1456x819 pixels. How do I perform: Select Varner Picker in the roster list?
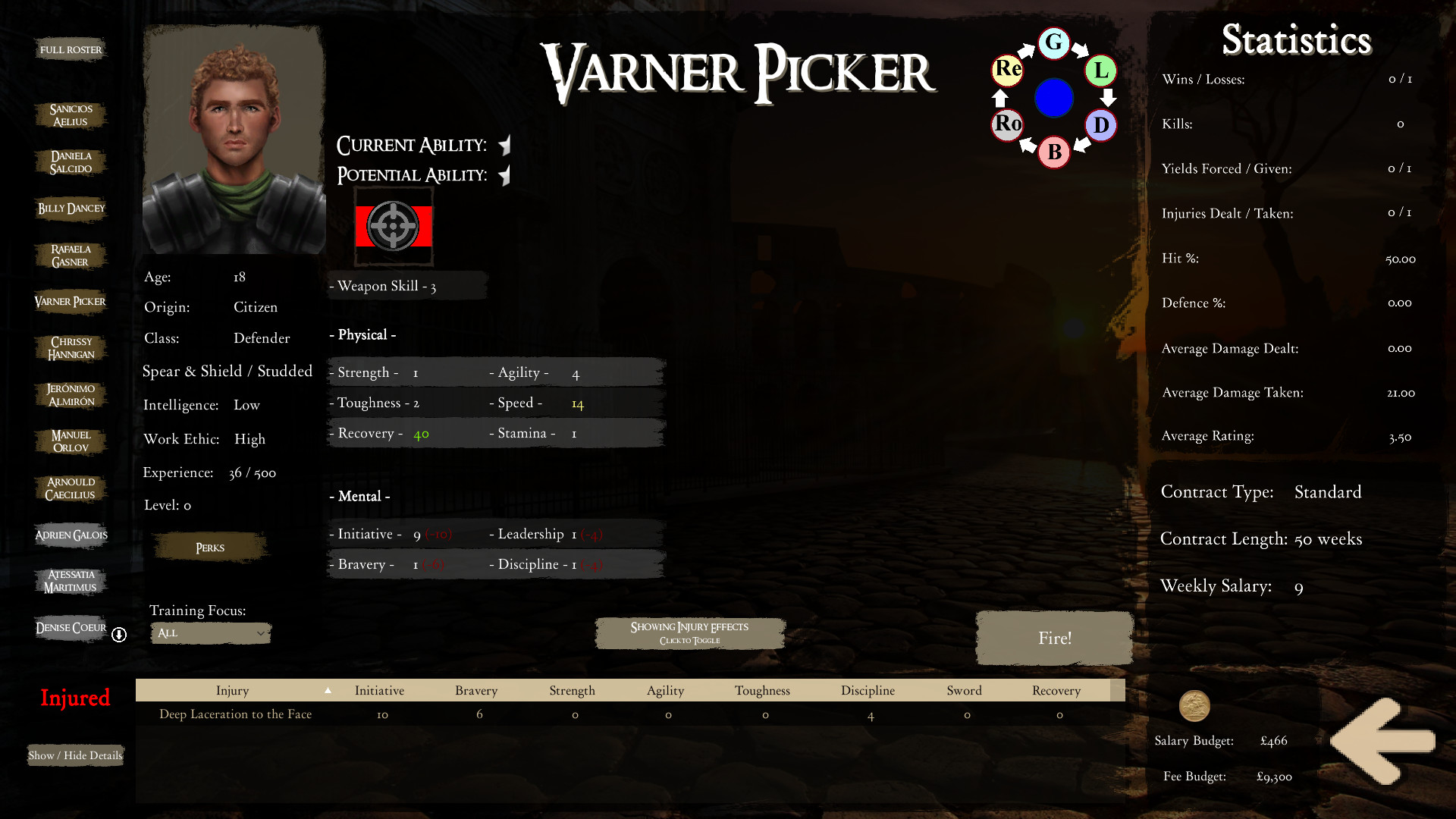(x=70, y=301)
